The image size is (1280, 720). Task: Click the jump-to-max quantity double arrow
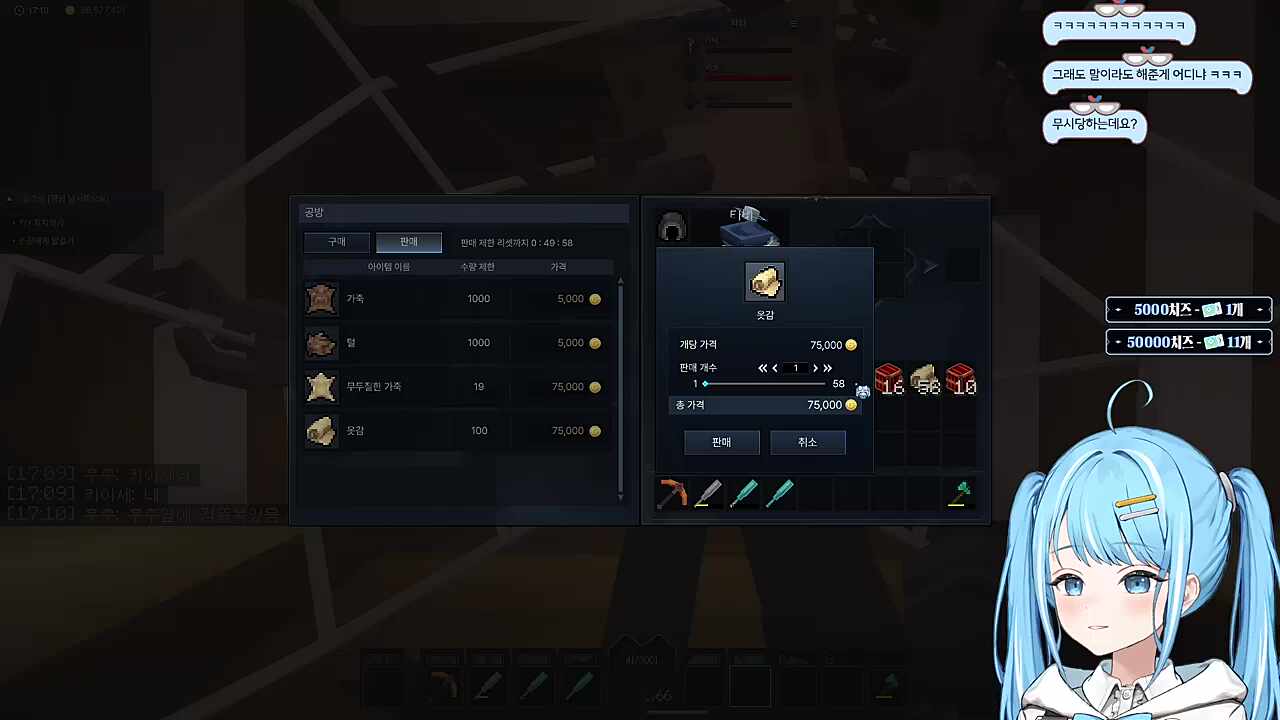[827, 368]
